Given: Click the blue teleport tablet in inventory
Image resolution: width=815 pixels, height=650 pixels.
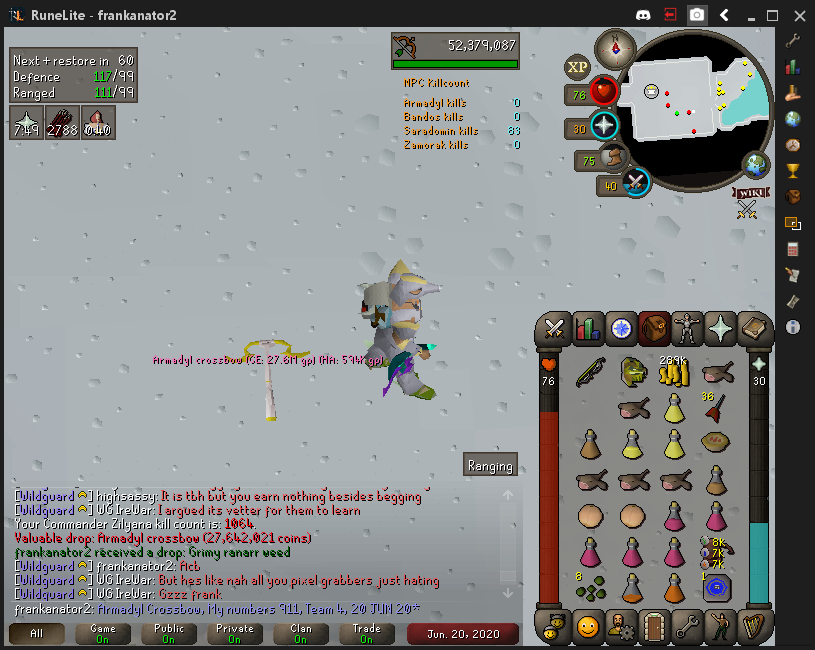Looking at the screenshot, I should click(715, 589).
